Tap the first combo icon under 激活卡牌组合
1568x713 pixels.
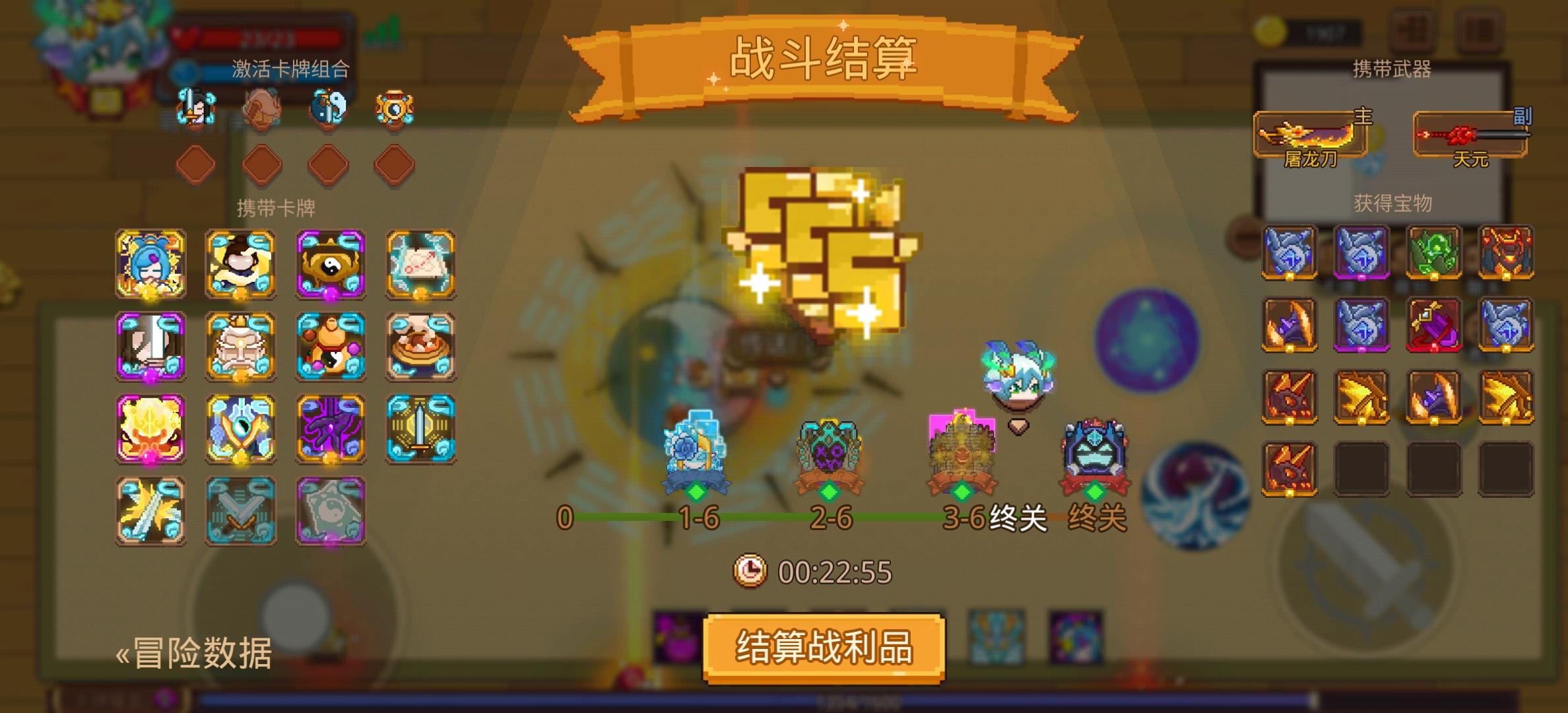(x=193, y=109)
